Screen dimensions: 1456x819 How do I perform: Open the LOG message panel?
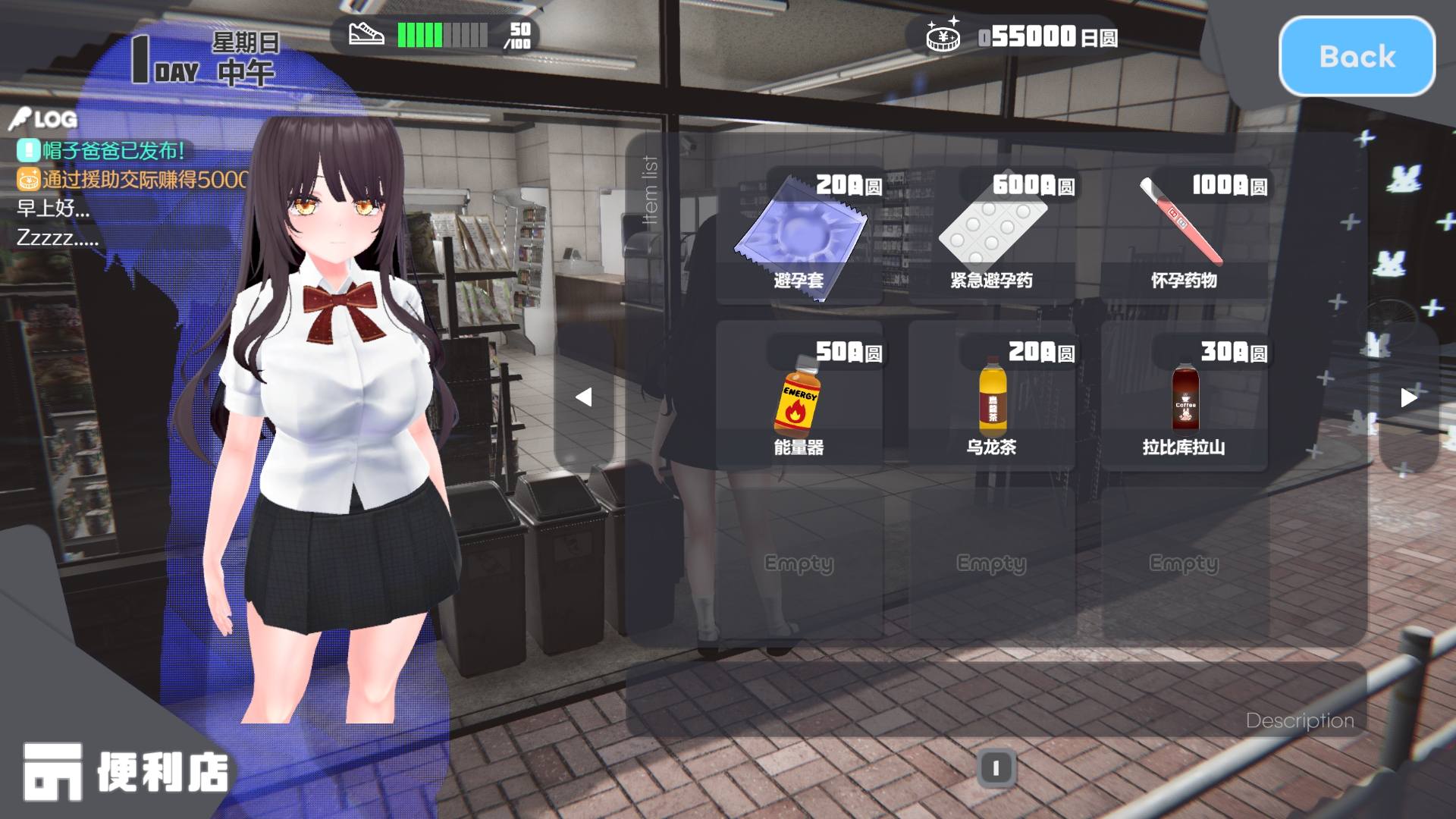(x=45, y=119)
